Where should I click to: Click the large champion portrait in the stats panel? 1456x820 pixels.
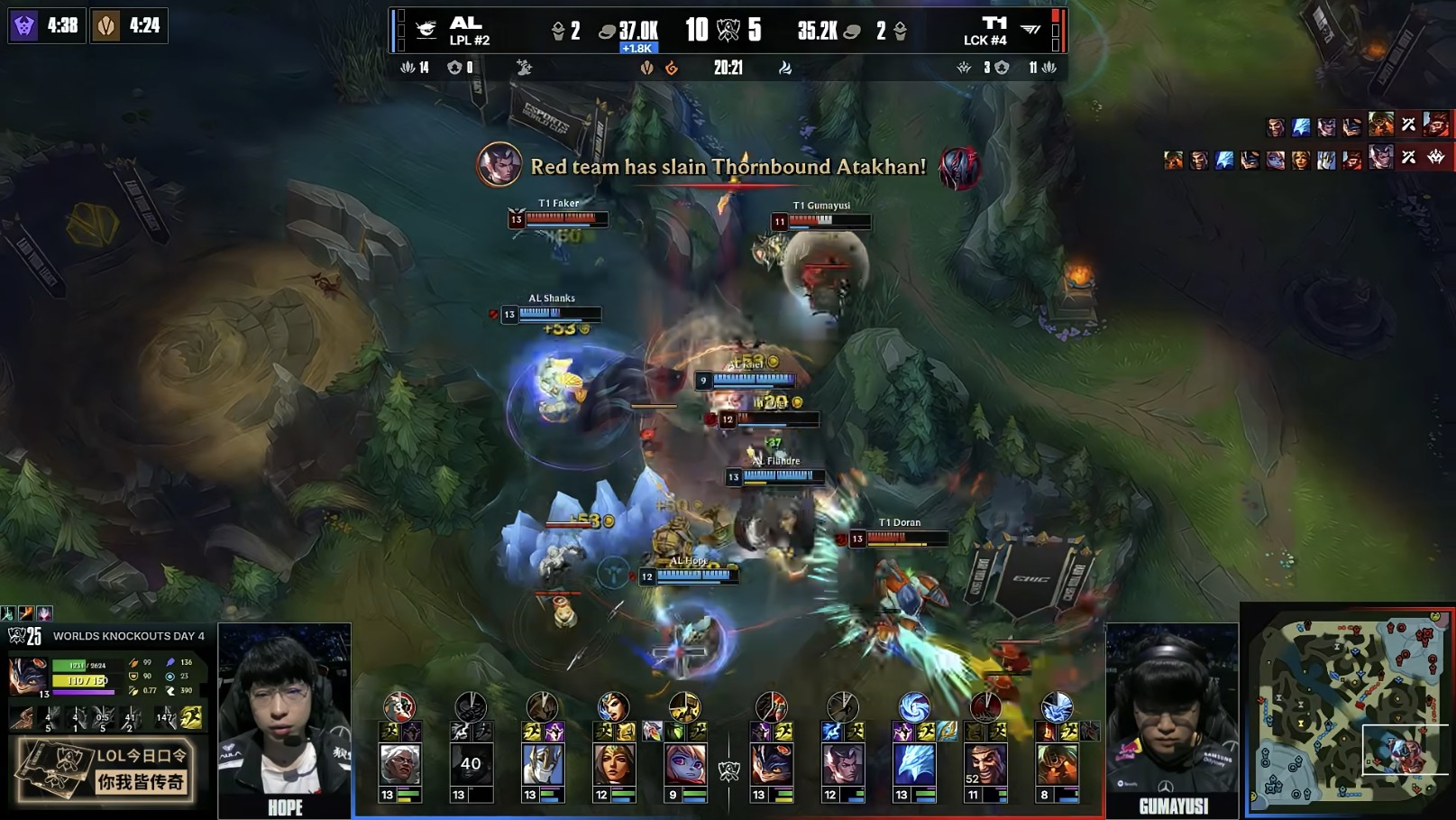click(27, 676)
